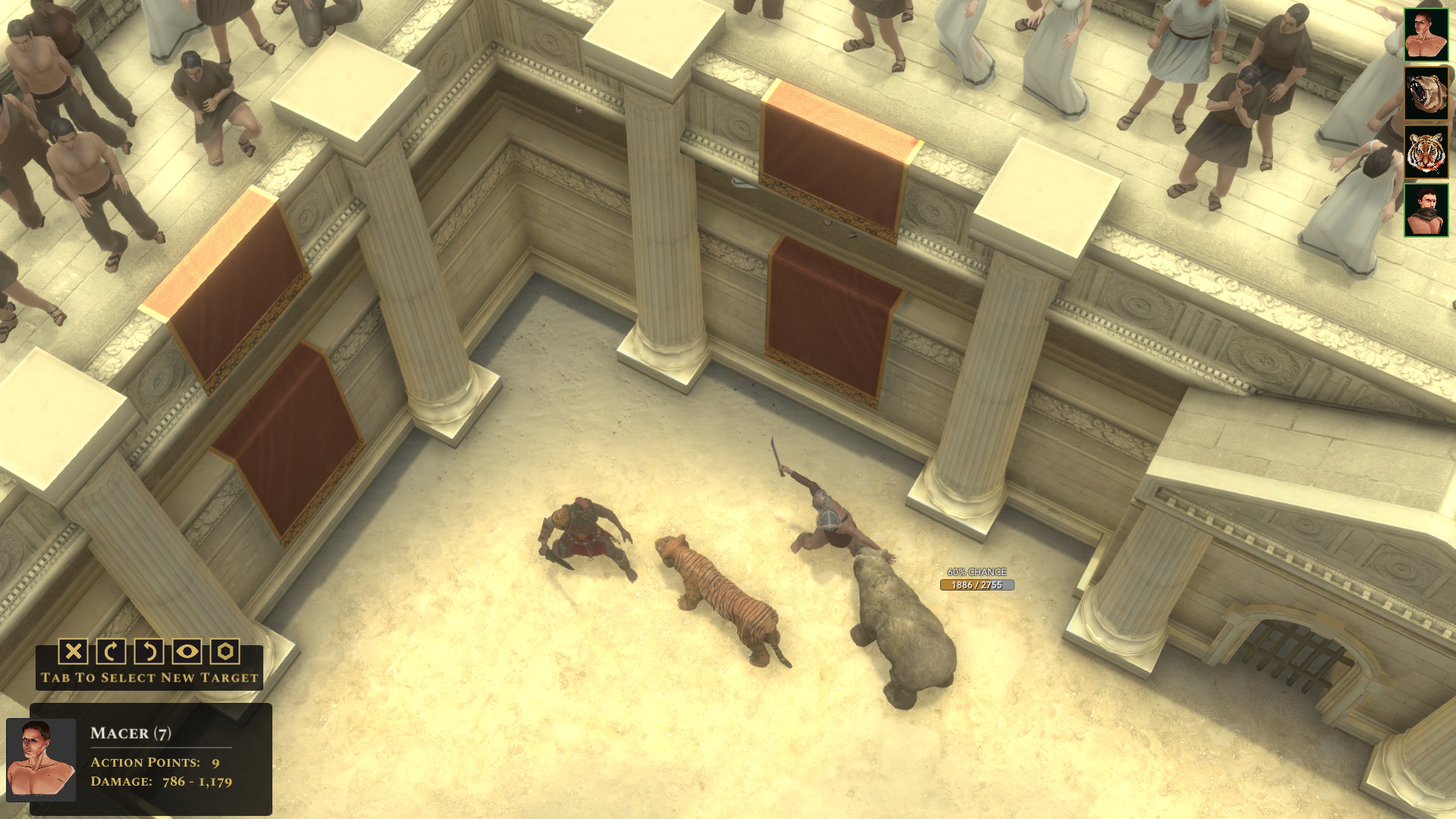The height and width of the screenshot is (819, 1456).
Task: Select the clockwise arrow action icon
Action: tap(111, 653)
